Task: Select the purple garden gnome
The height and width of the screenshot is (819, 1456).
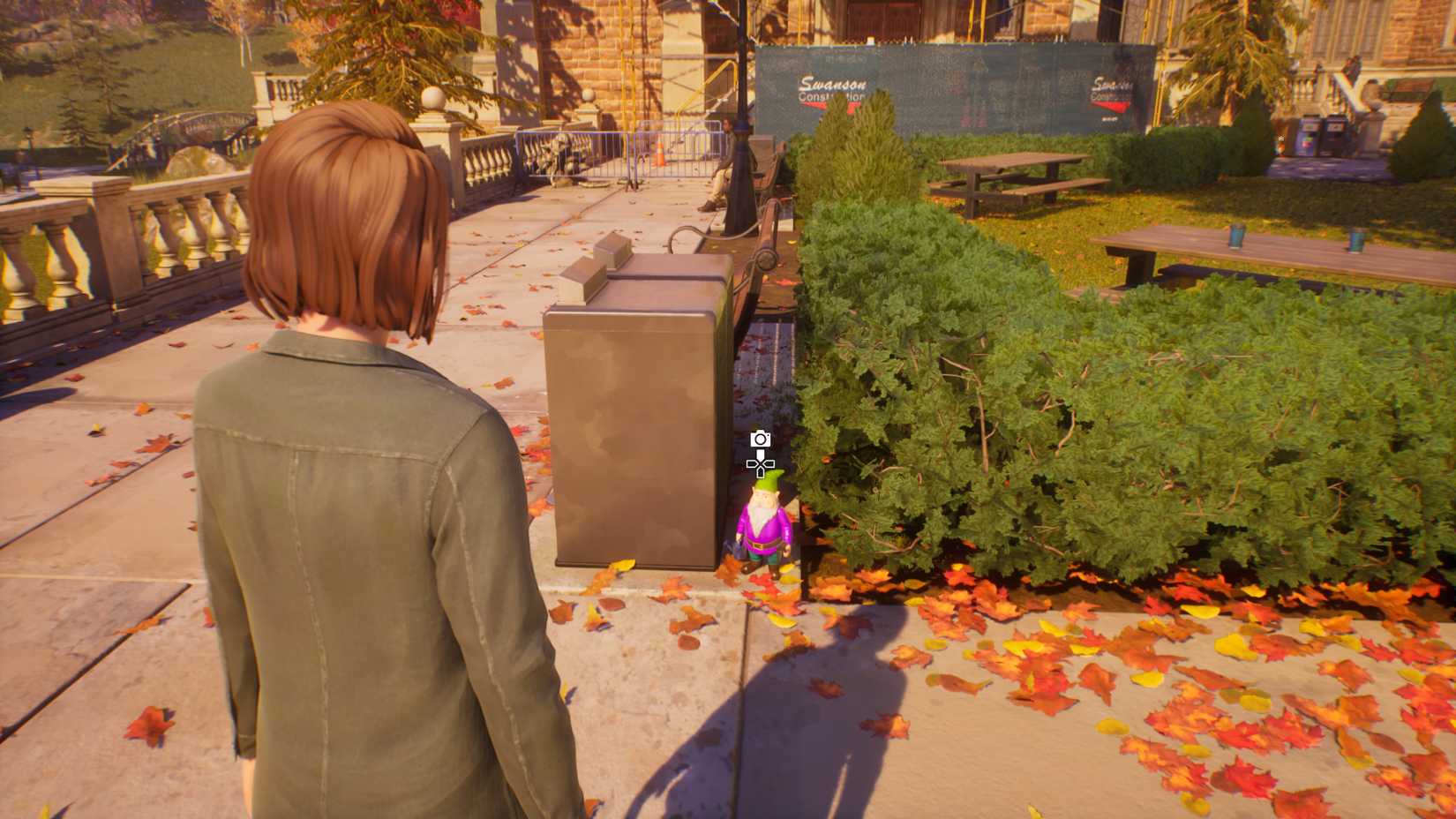Action: (x=763, y=530)
